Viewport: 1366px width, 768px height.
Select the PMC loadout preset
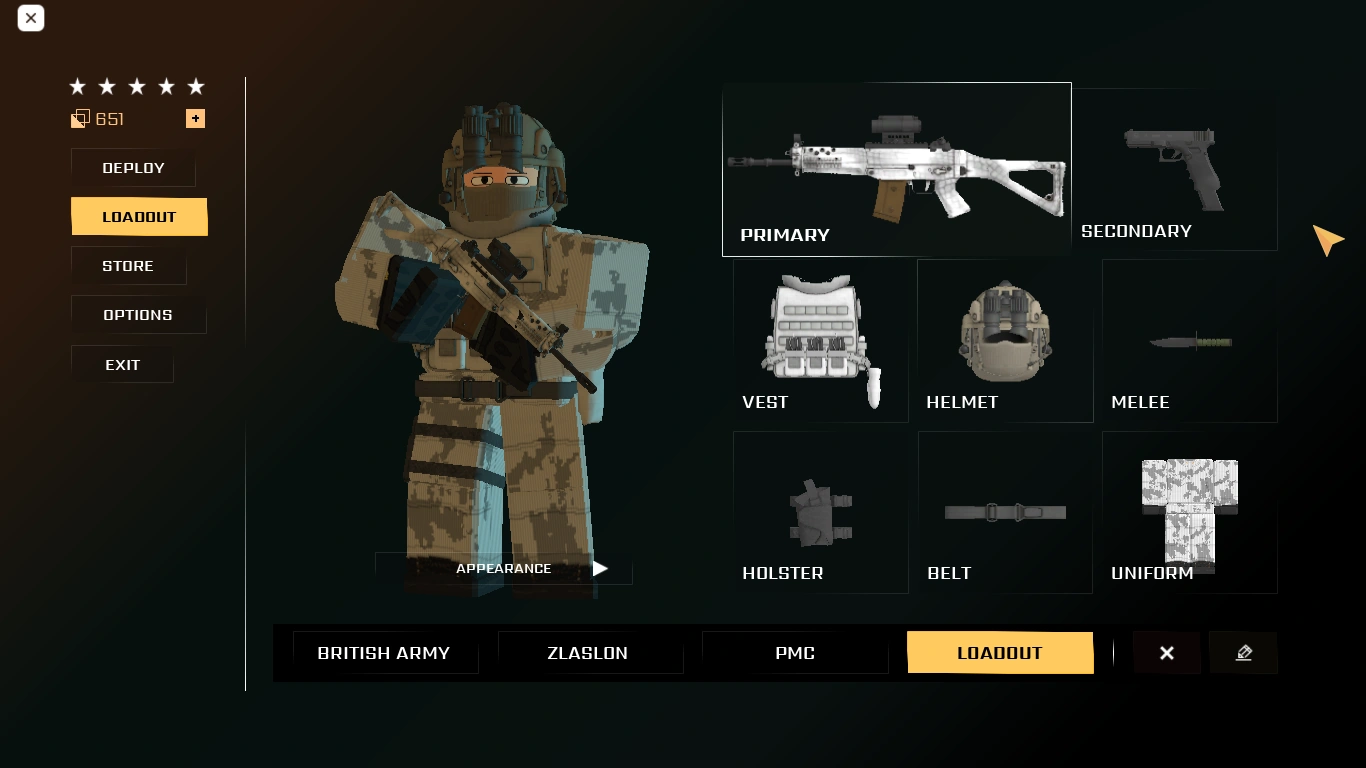pos(794,652)
